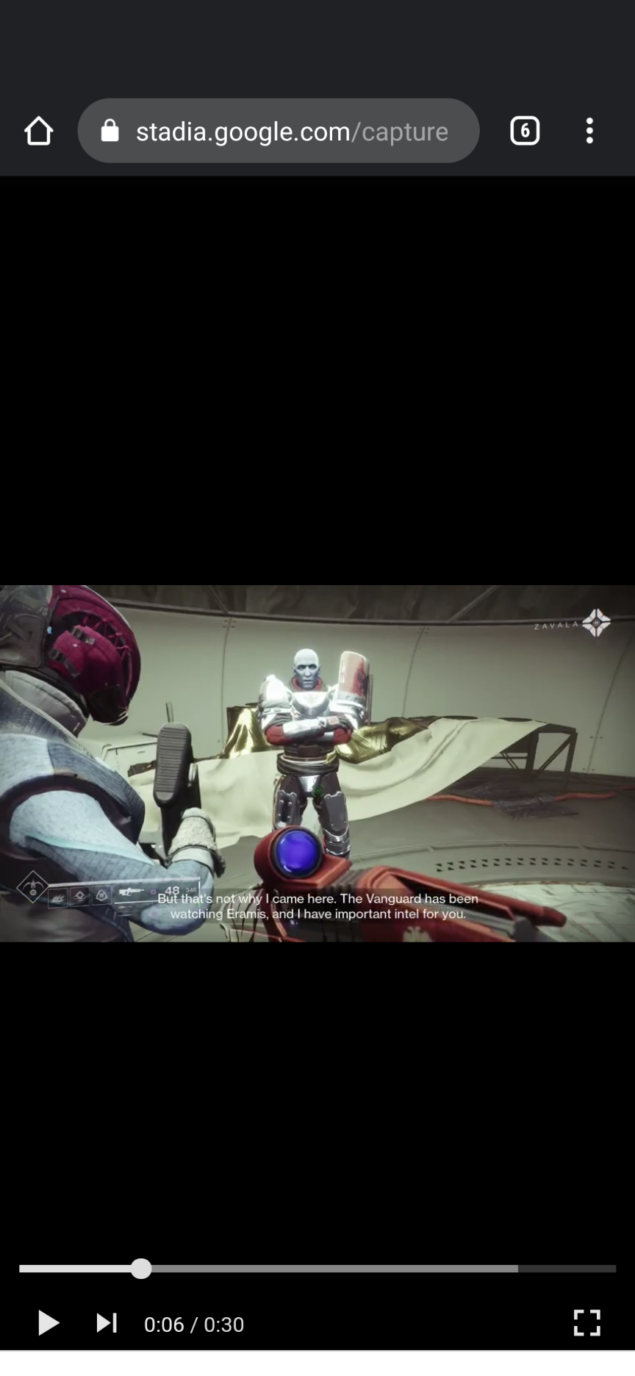The image size is (635, 1376).
Task: Enter fullscreen mode for the video
Action: point(587,1323)
